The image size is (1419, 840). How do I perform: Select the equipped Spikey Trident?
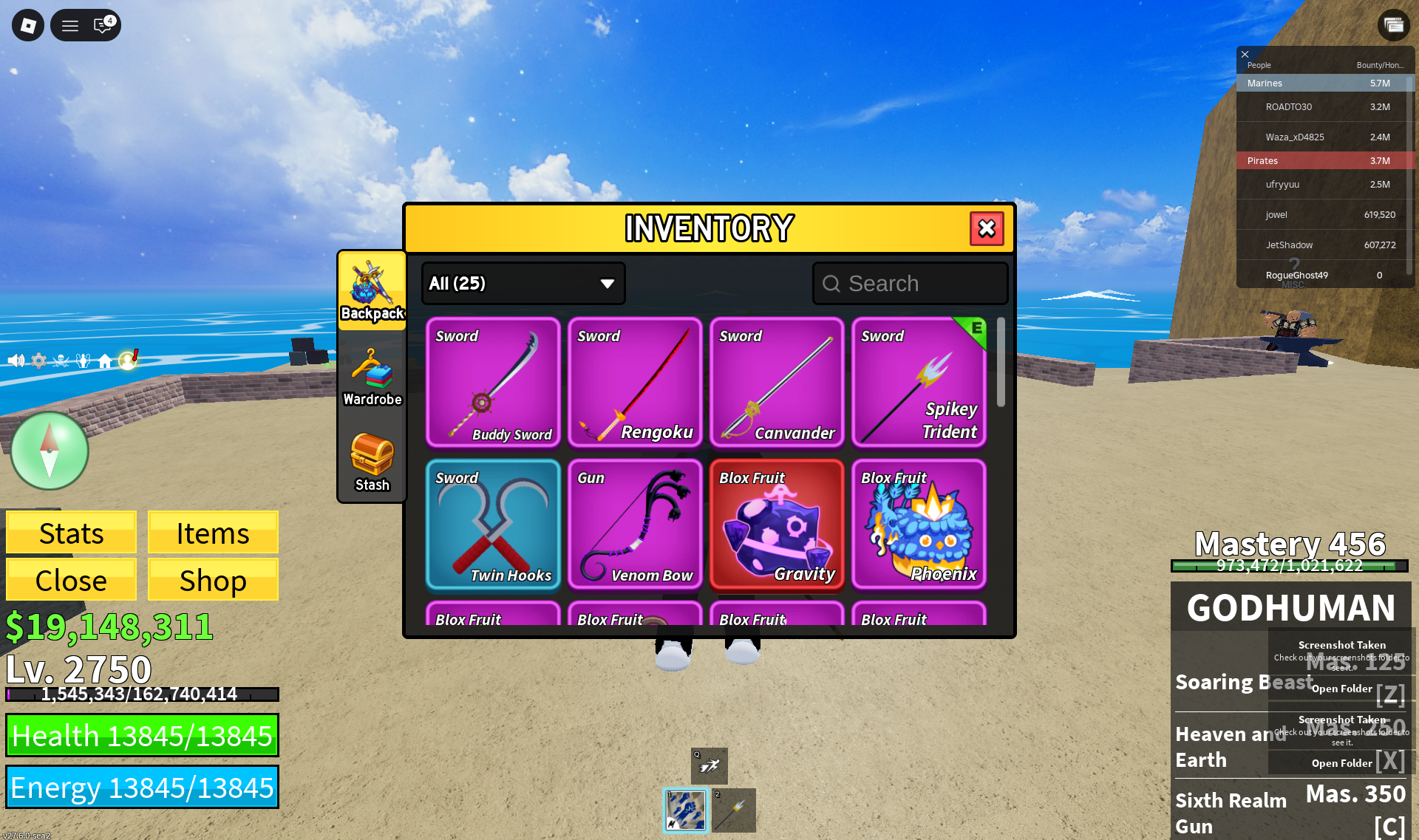919,382
